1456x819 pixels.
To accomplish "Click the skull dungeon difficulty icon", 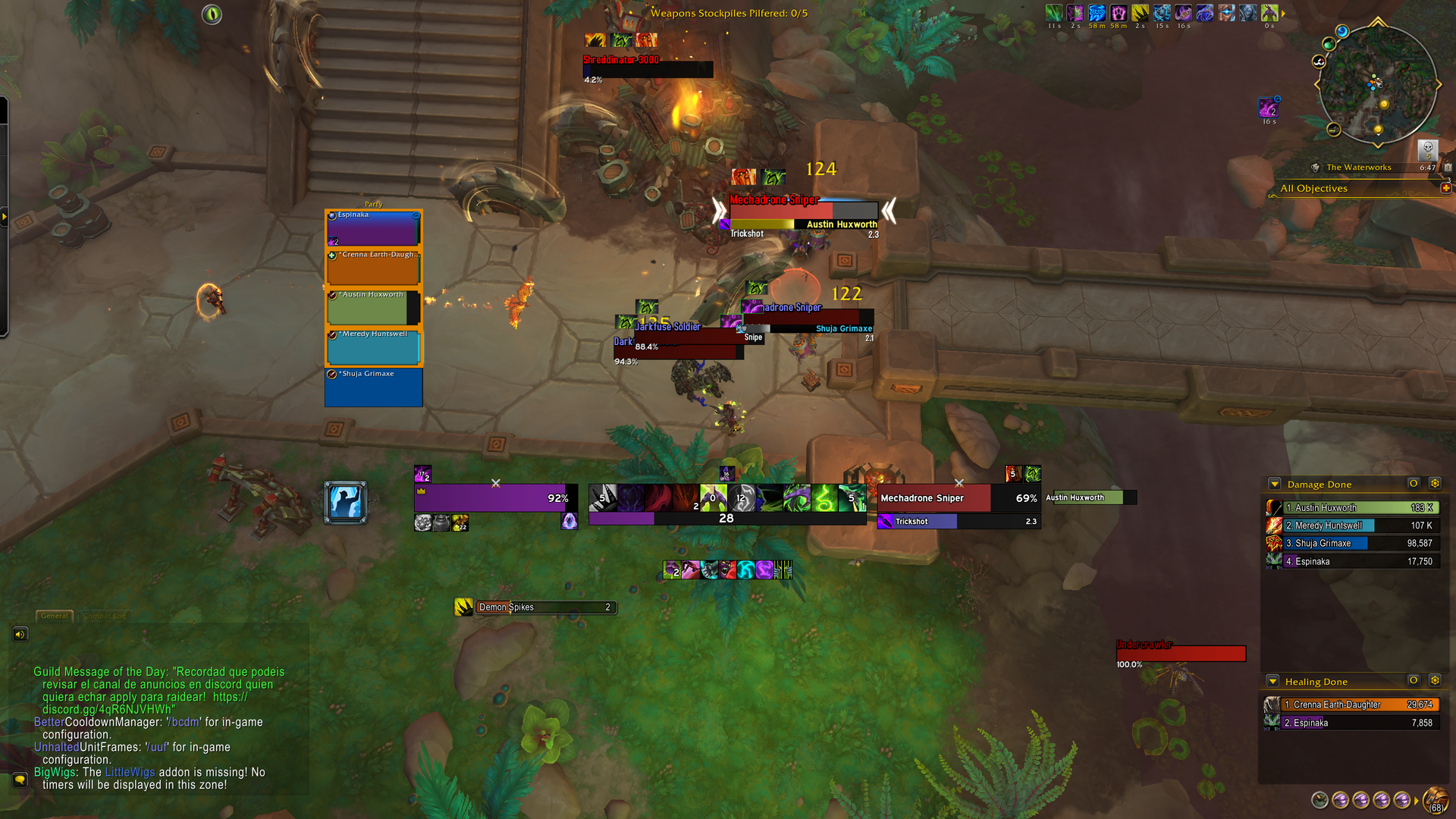I will pyautogui.click(x=1427, y=148).
